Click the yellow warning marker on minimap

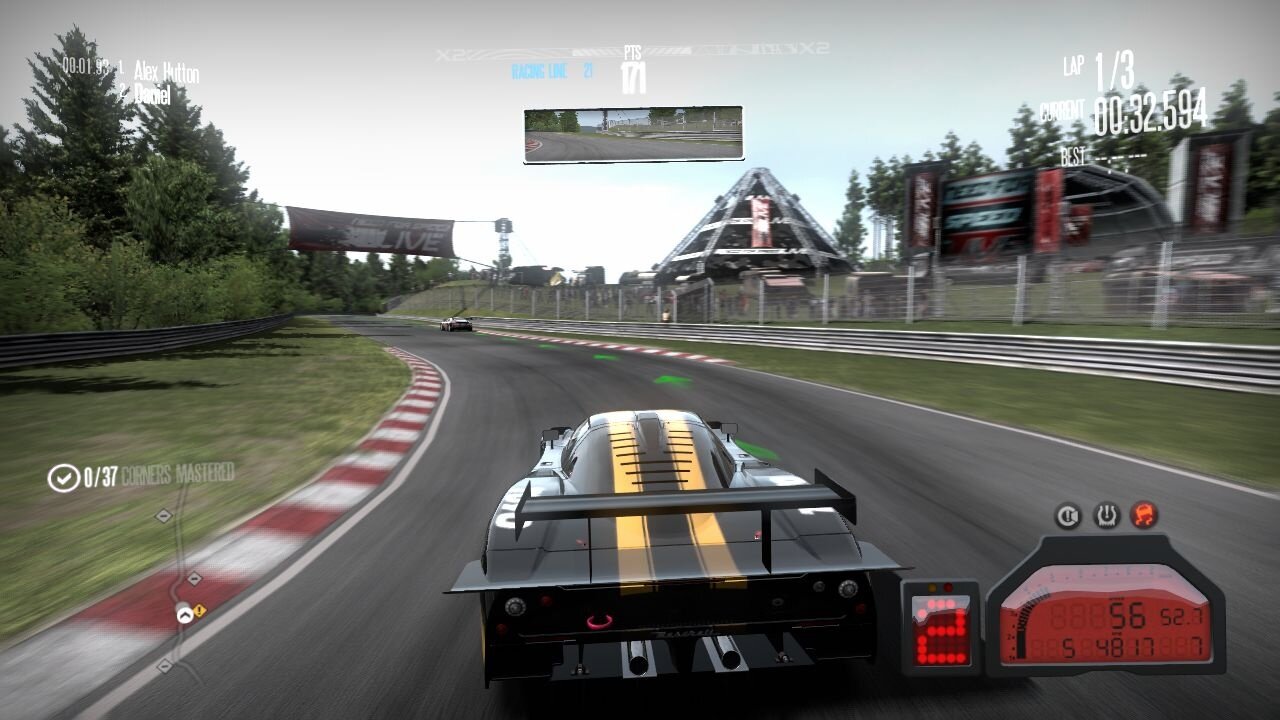click(199, 610)
